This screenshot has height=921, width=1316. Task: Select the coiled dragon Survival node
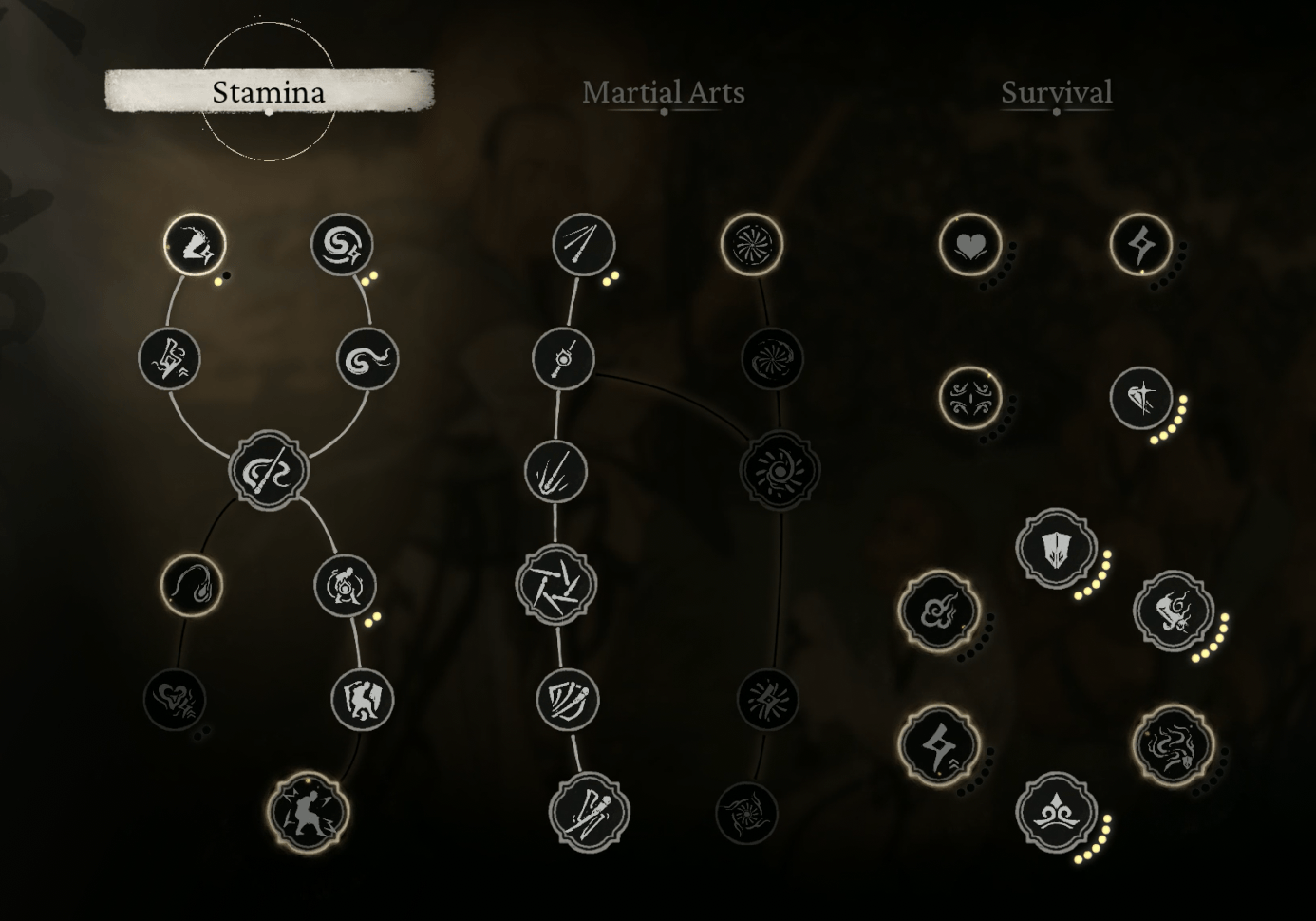[1174, 744]
